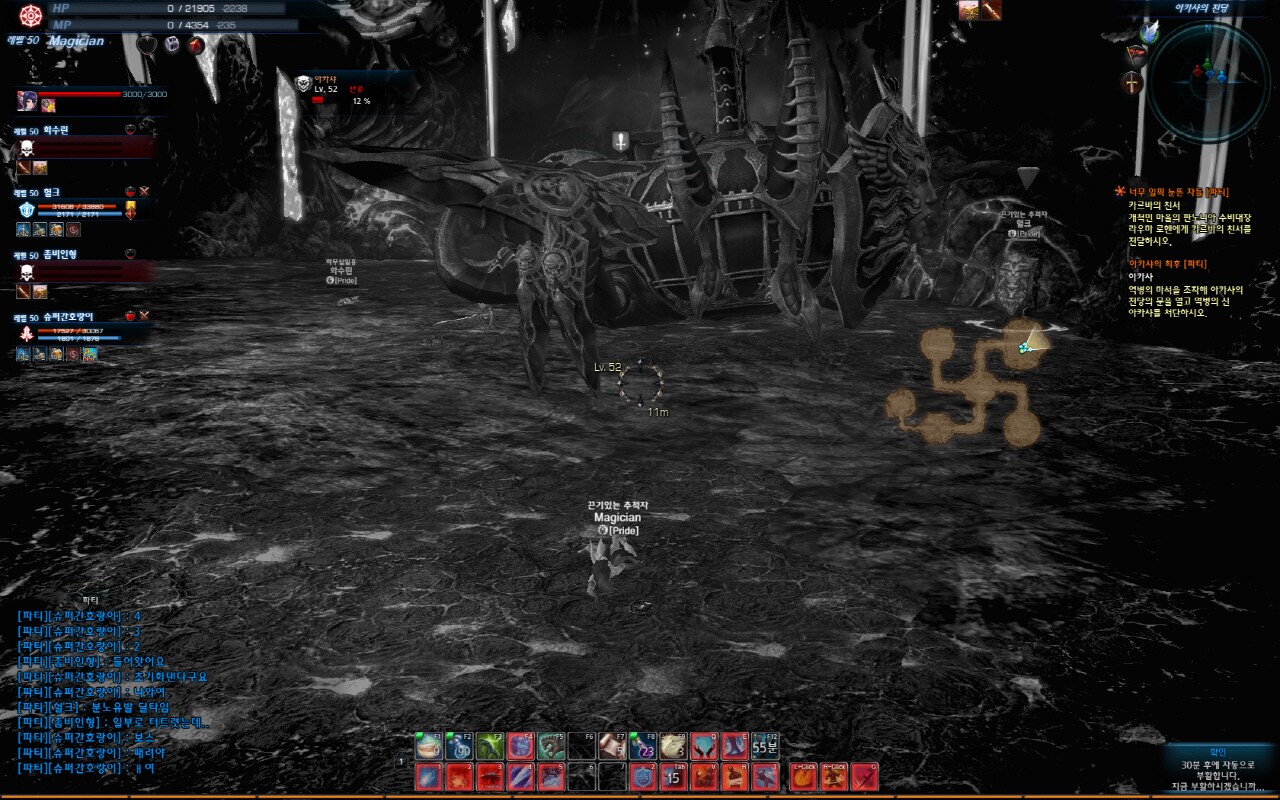Click the winged emblem icon beside minimap
Screen dimensions: 1280x800
coord(1147,32)
